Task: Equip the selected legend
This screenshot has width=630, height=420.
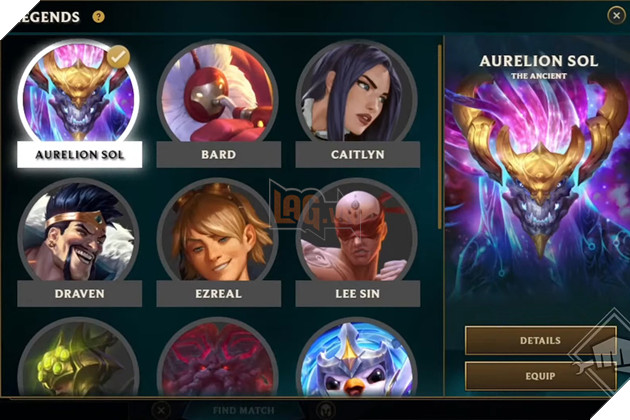Action: click(539, 376)
